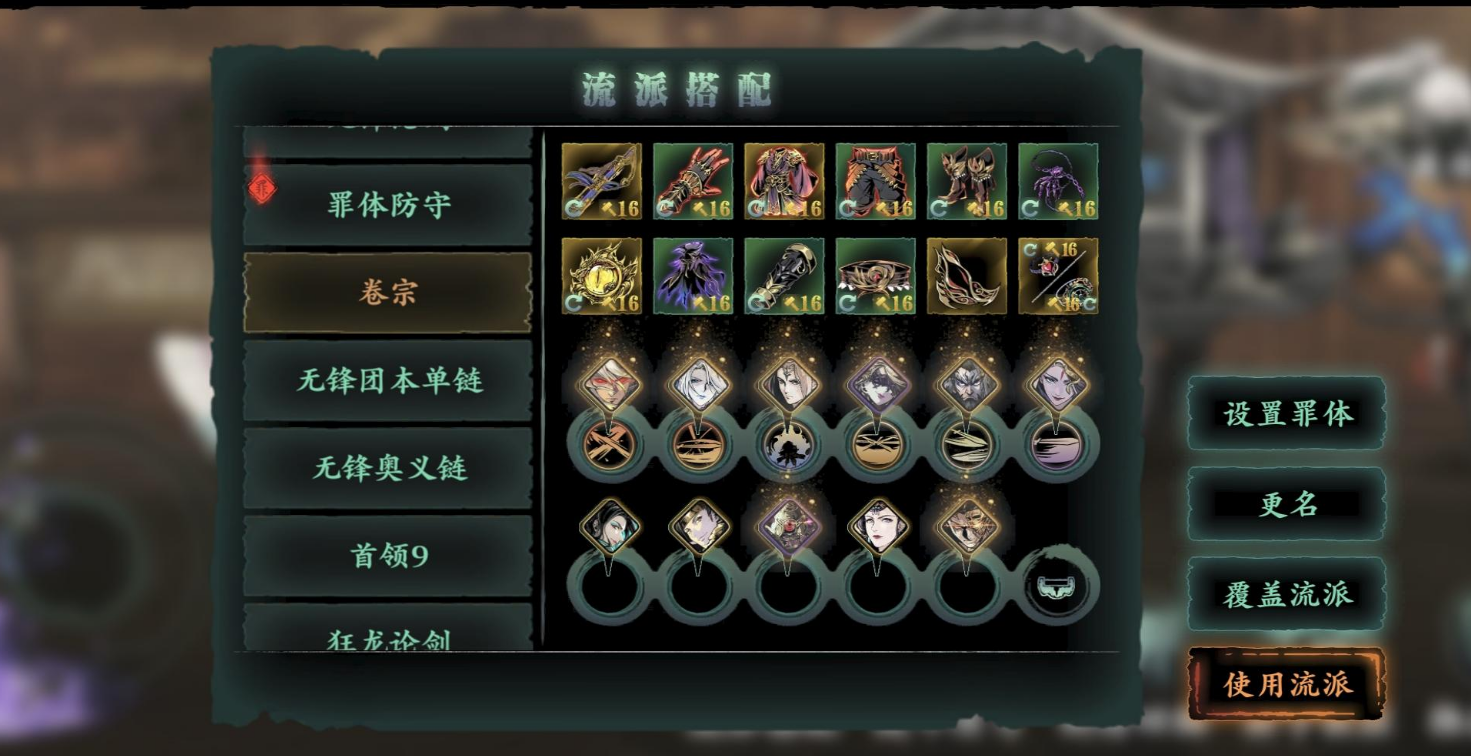Switch to the 罪体防守 tab
Image resolution: width=1471 pixels, height=756 pixels.
click(x=386, y=202)
